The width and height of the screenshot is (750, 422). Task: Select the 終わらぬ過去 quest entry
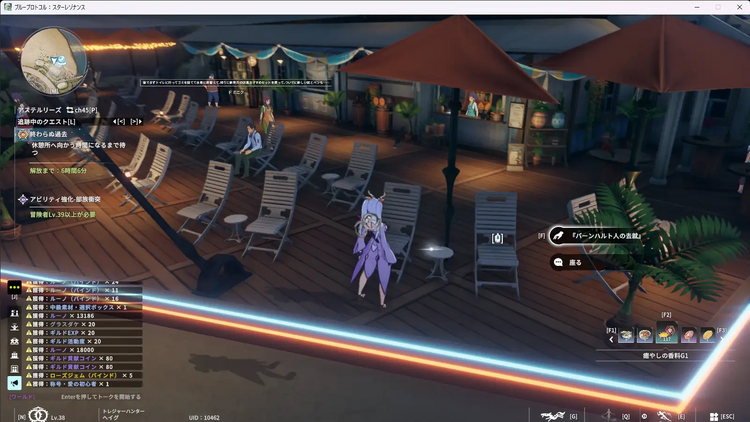50,133
